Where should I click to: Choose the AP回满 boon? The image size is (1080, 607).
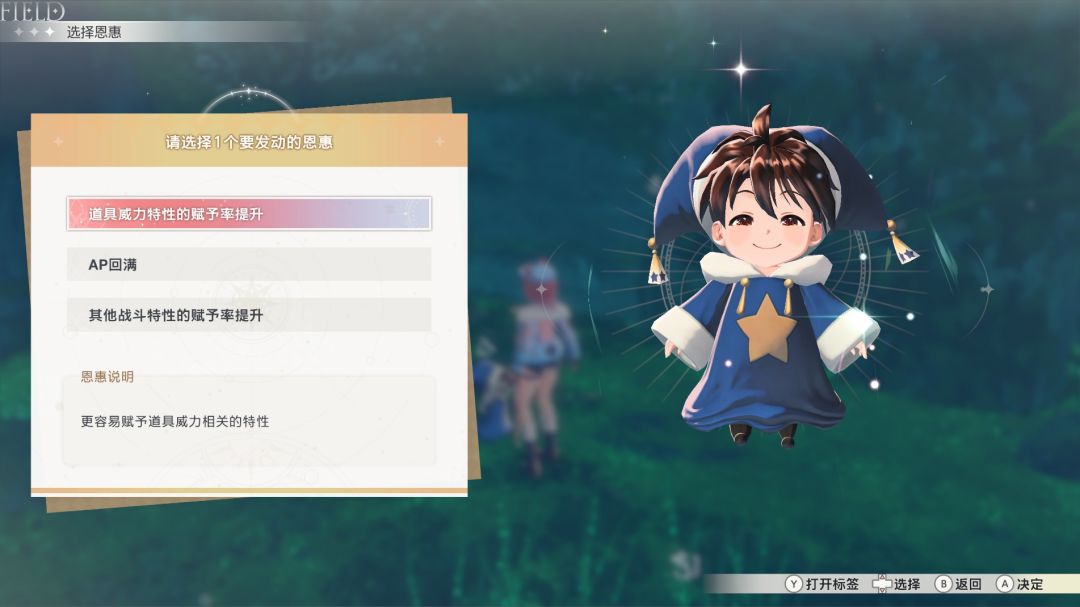[x=249, y=264]
